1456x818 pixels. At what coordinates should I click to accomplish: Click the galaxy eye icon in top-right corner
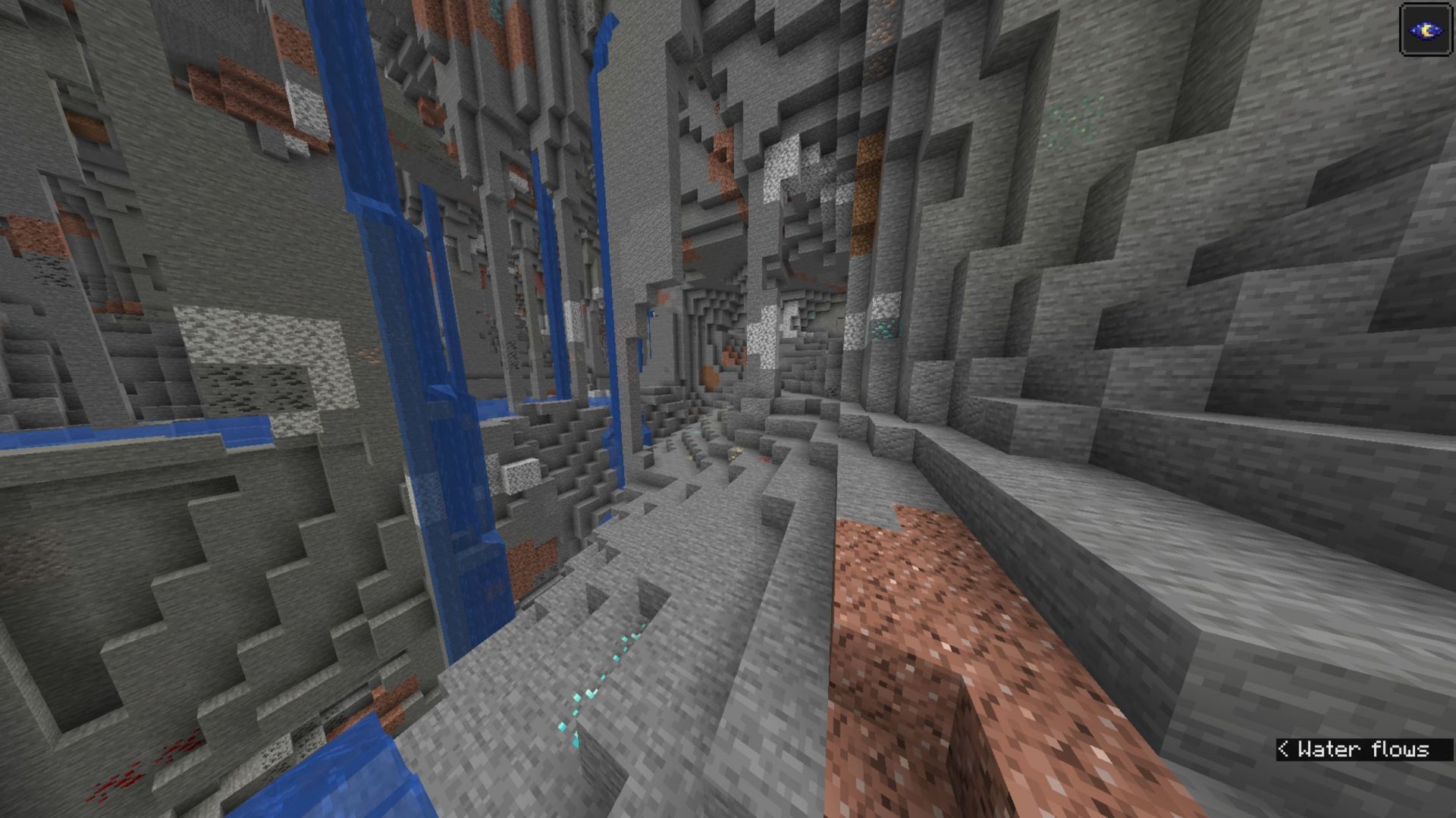[x=1426, y=30]
